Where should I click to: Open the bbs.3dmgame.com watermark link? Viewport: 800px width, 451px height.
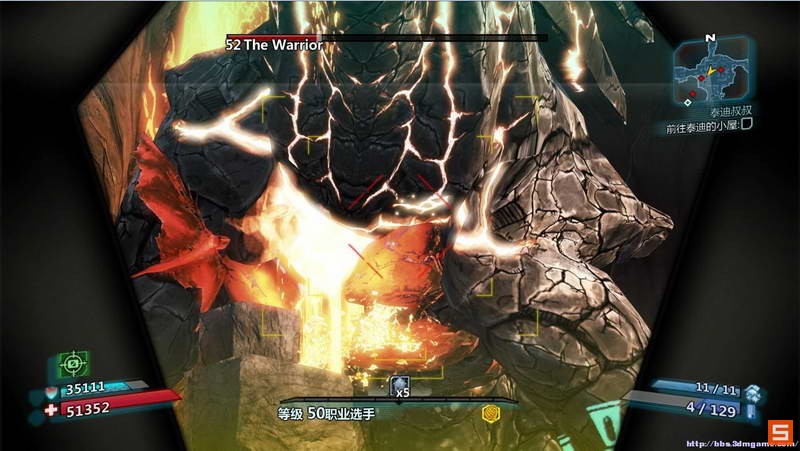[x=720, y=441]
